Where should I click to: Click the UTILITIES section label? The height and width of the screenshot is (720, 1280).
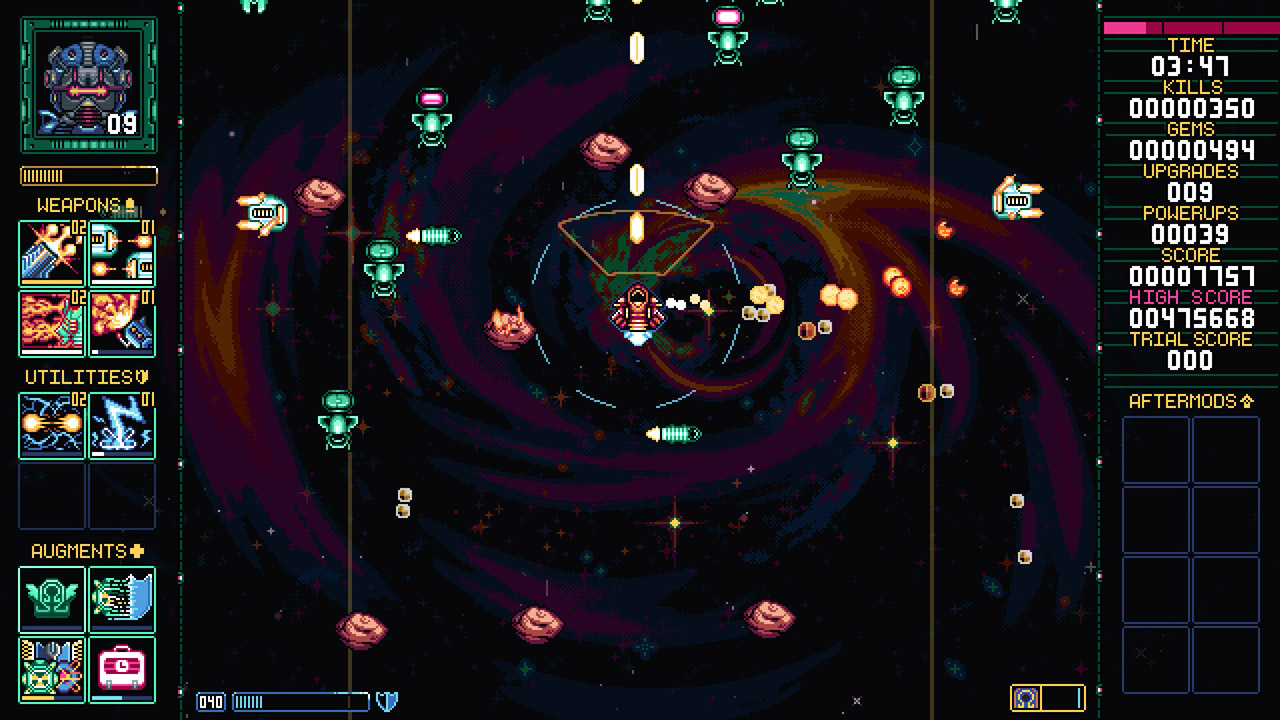pos(83,377)
